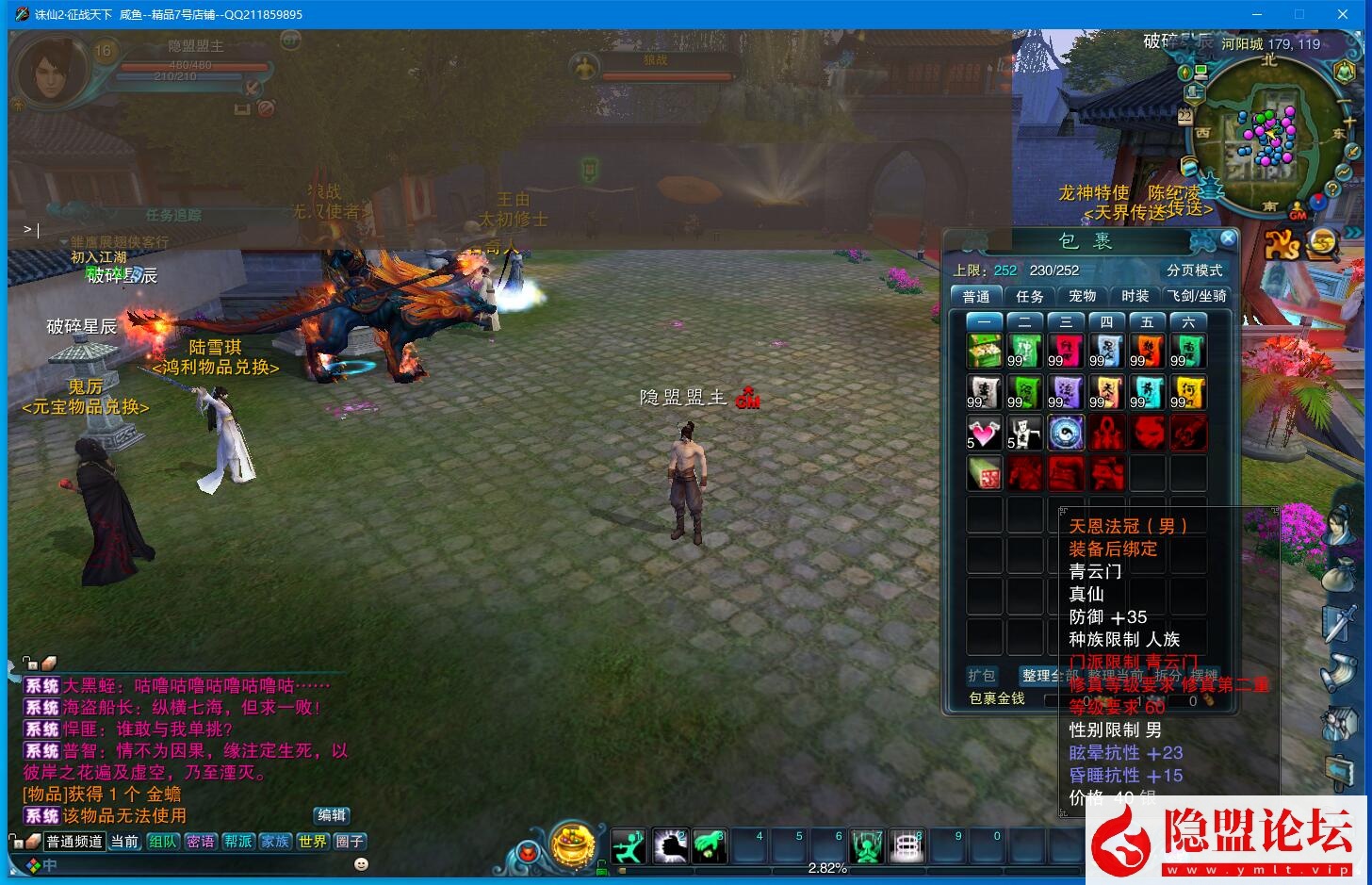
Task: Close the 包裹 inventory window
Action: tap(1227, 238)
